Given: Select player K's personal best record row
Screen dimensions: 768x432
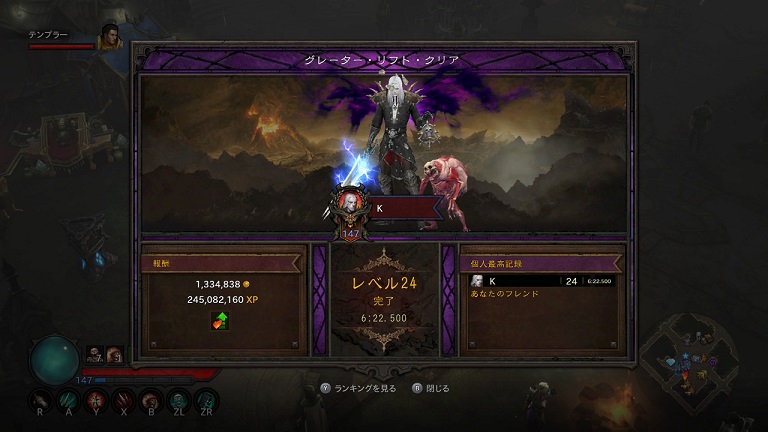Looking at the screenshot, I should coord(541,281).
